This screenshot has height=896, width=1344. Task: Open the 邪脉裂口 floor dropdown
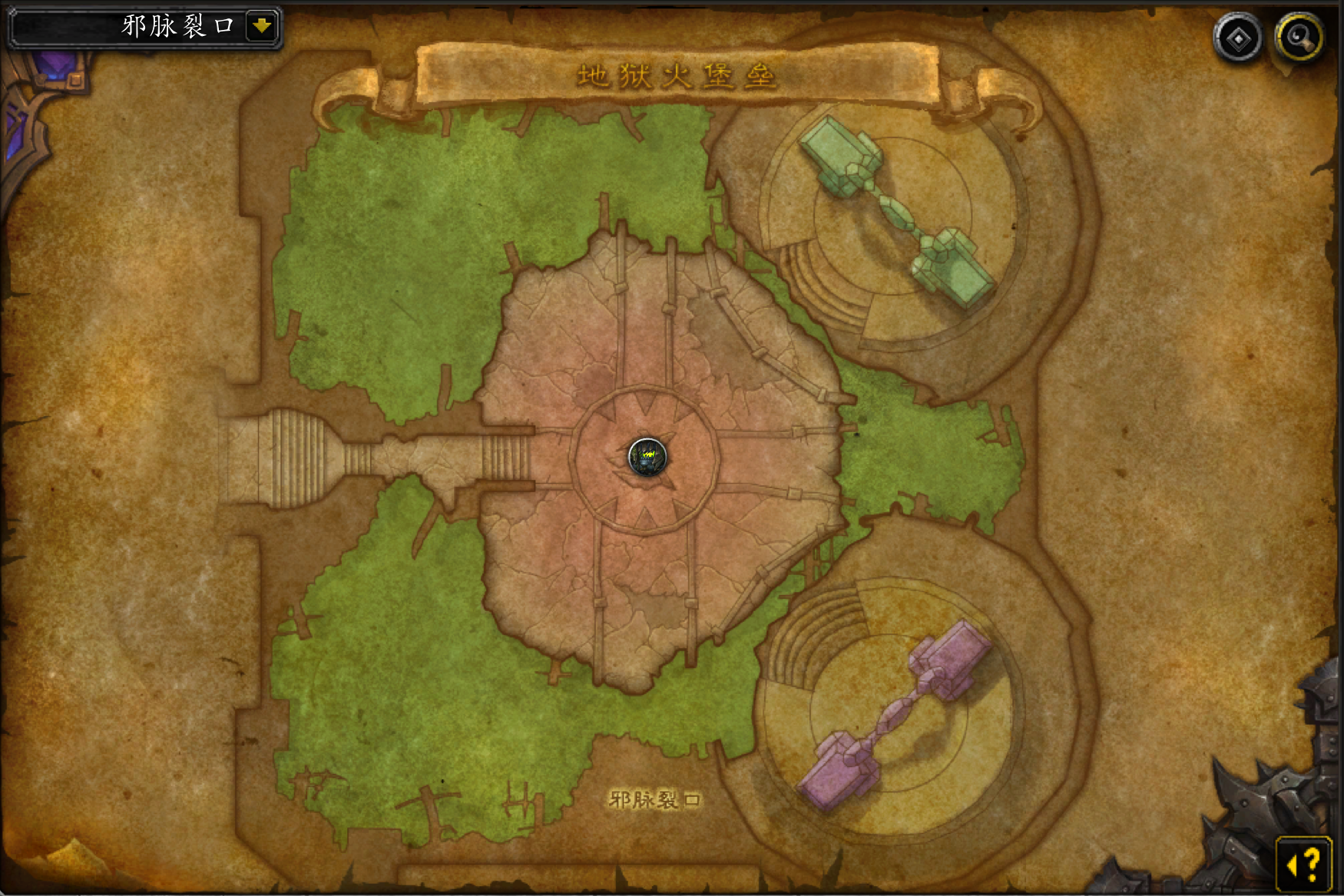pyautogui.click(x=261, y=26)
